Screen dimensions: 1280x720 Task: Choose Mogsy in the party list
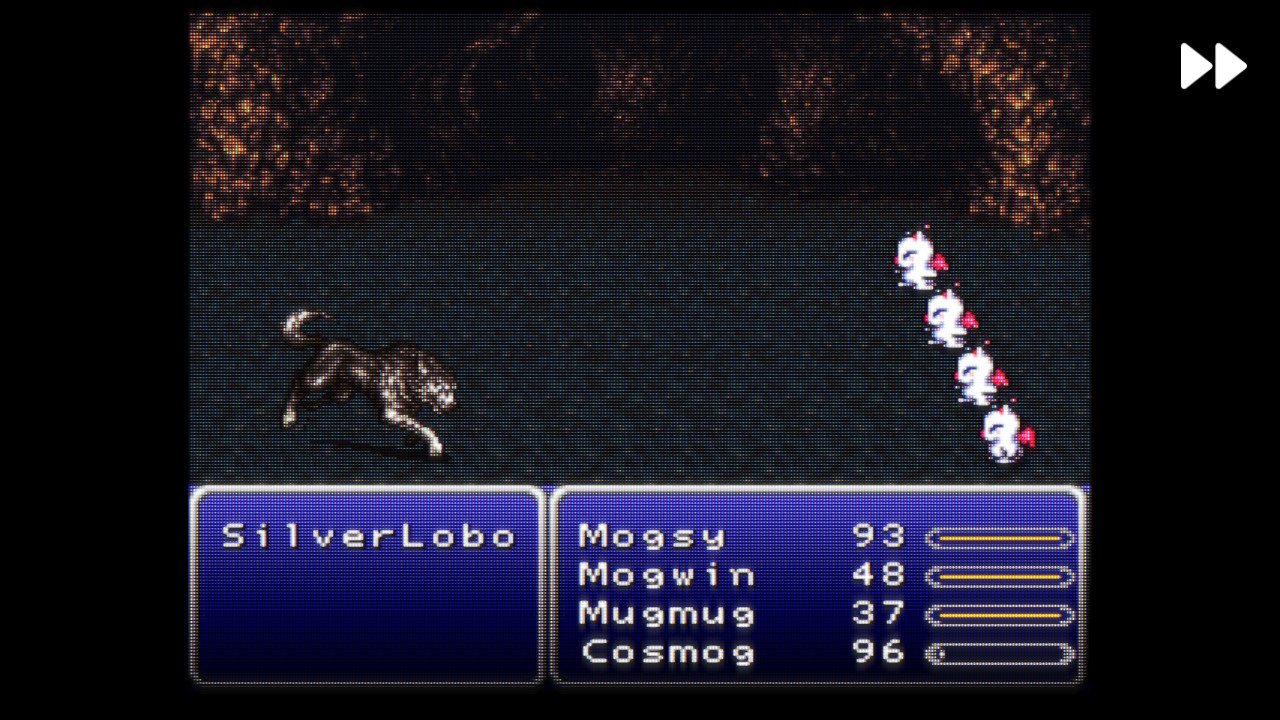coord(651,537)
